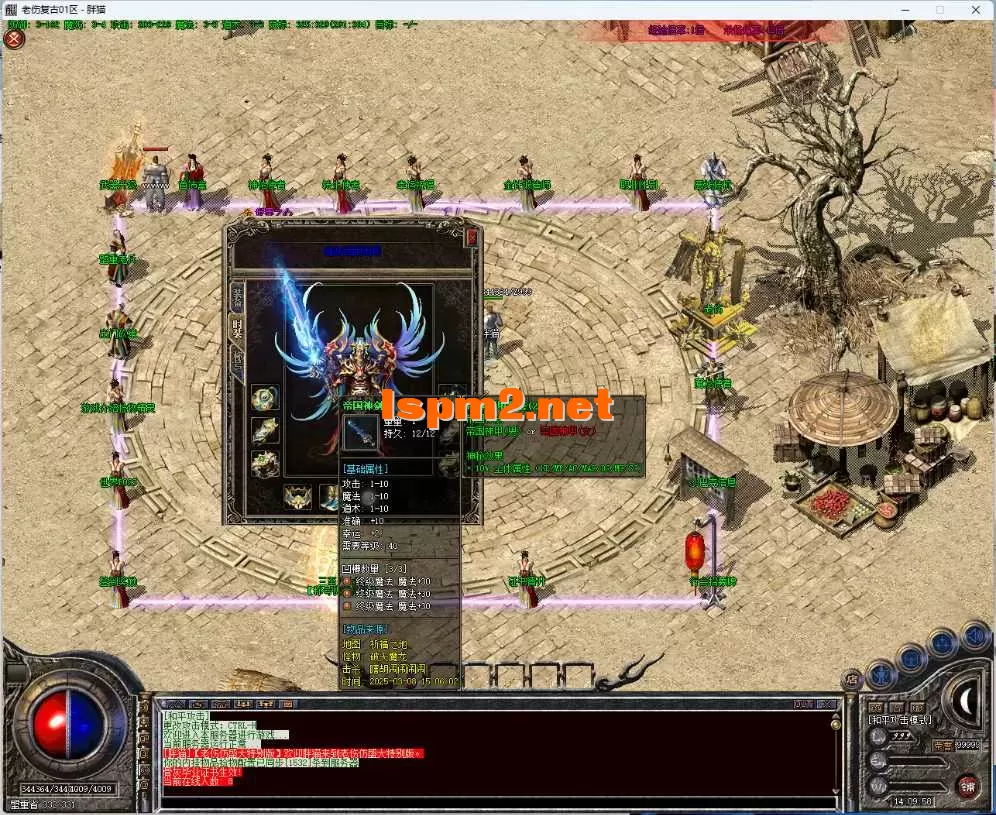The width and height of the screenshot is (996, 815).
Task: Click the red 铺 stall button
Action: tap(967, 785)
